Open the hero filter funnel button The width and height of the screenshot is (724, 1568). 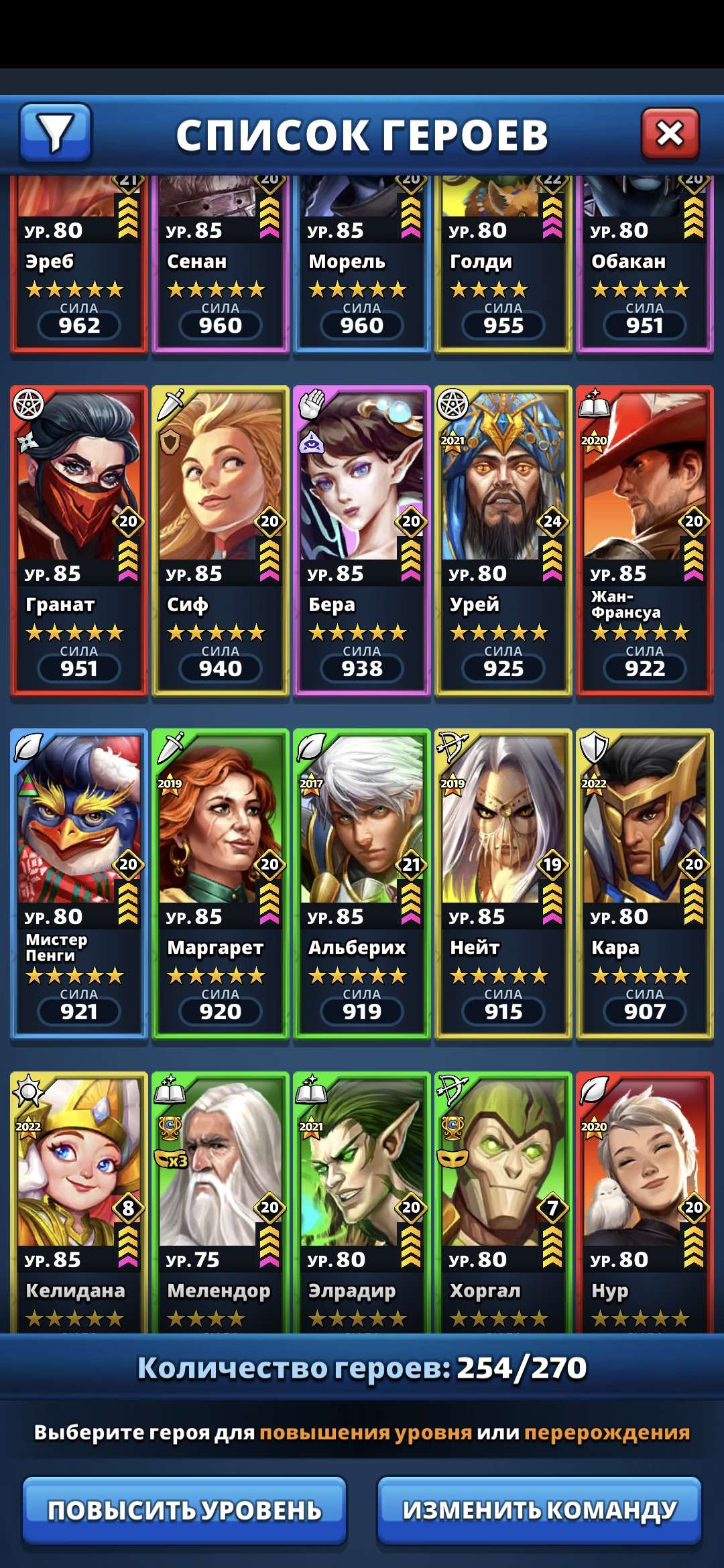click(x=56, y=133)
